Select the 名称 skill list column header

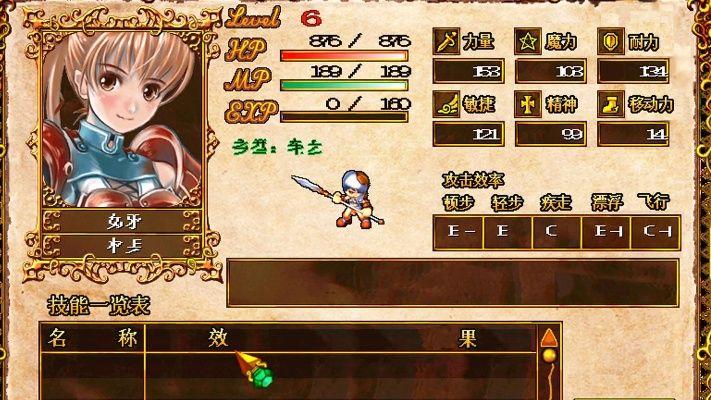pyautogui.click(x=92, y=338)
